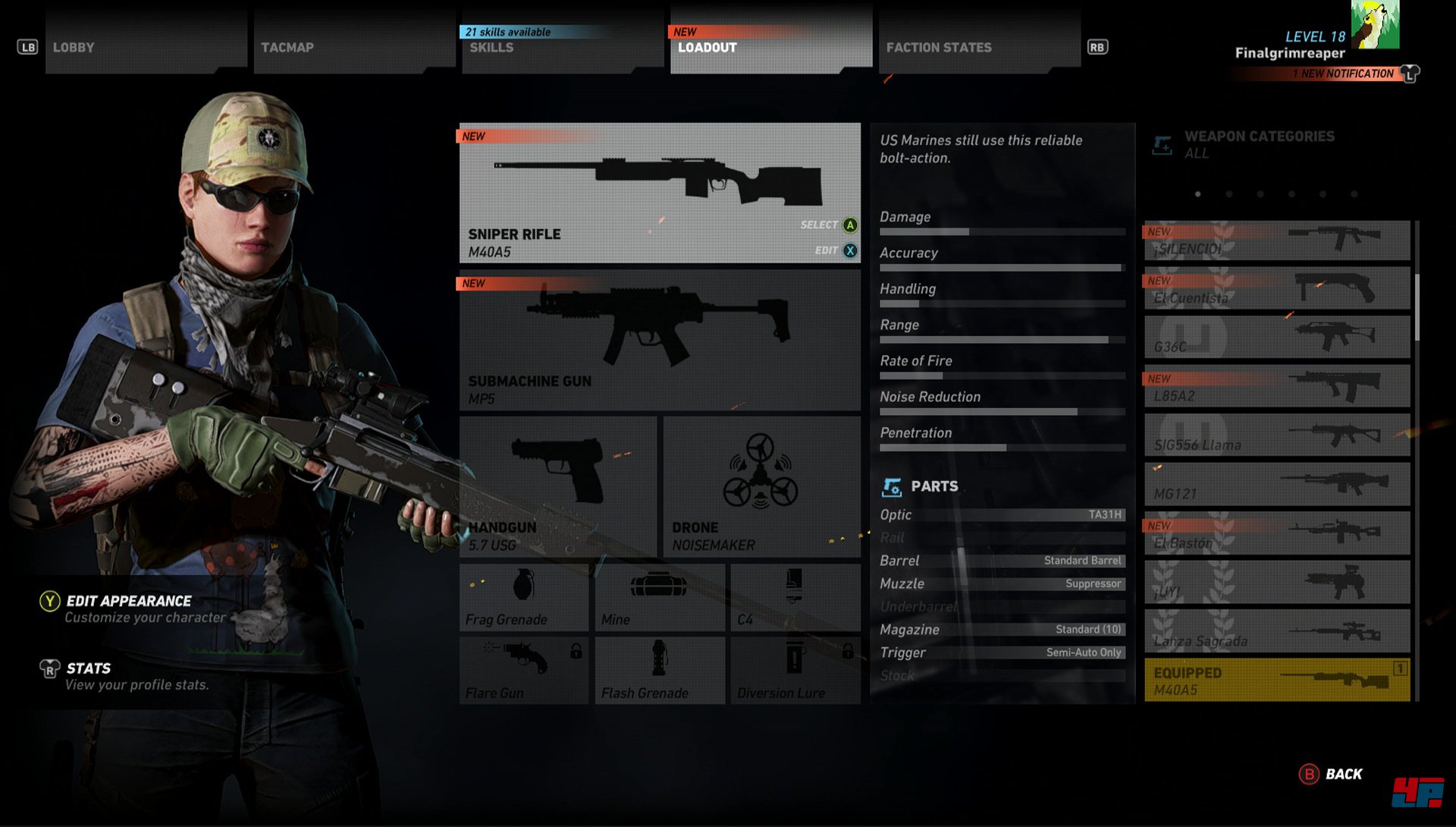
Task: Go to the Skills tab
Action: coord(561,47)
